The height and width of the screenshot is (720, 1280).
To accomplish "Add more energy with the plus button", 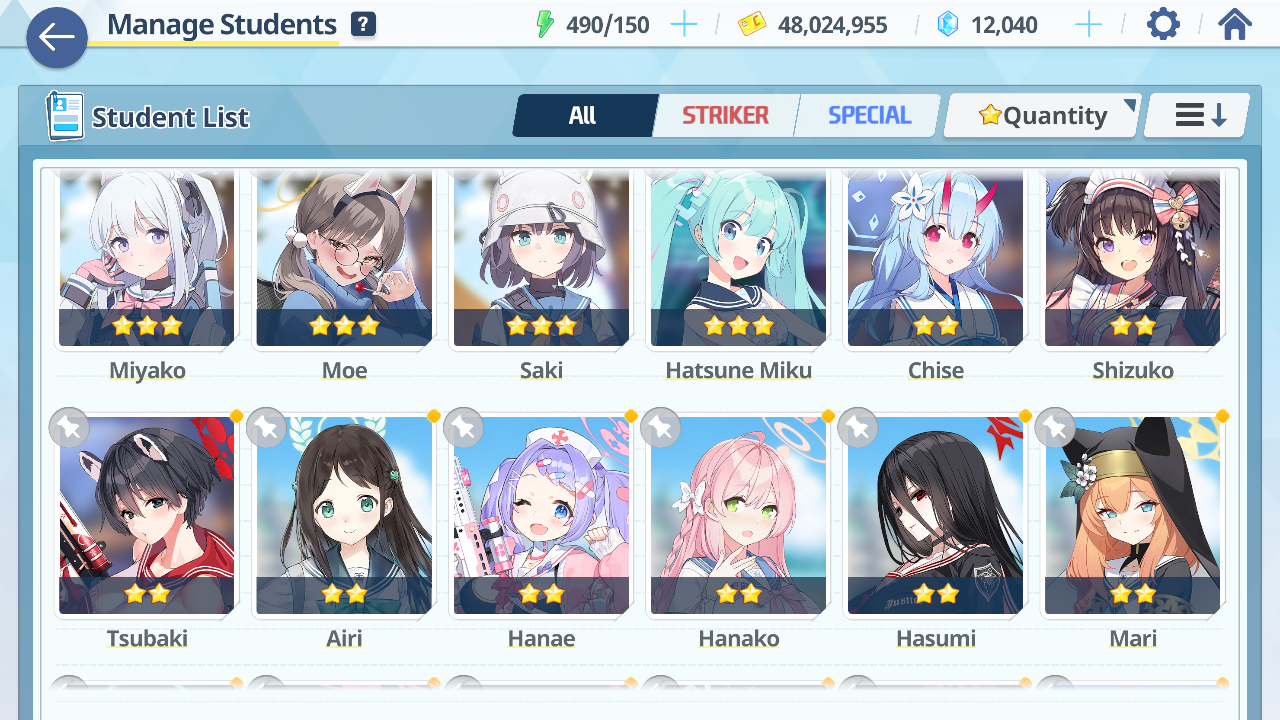I will pyautogui.click(x=684, y=25).
